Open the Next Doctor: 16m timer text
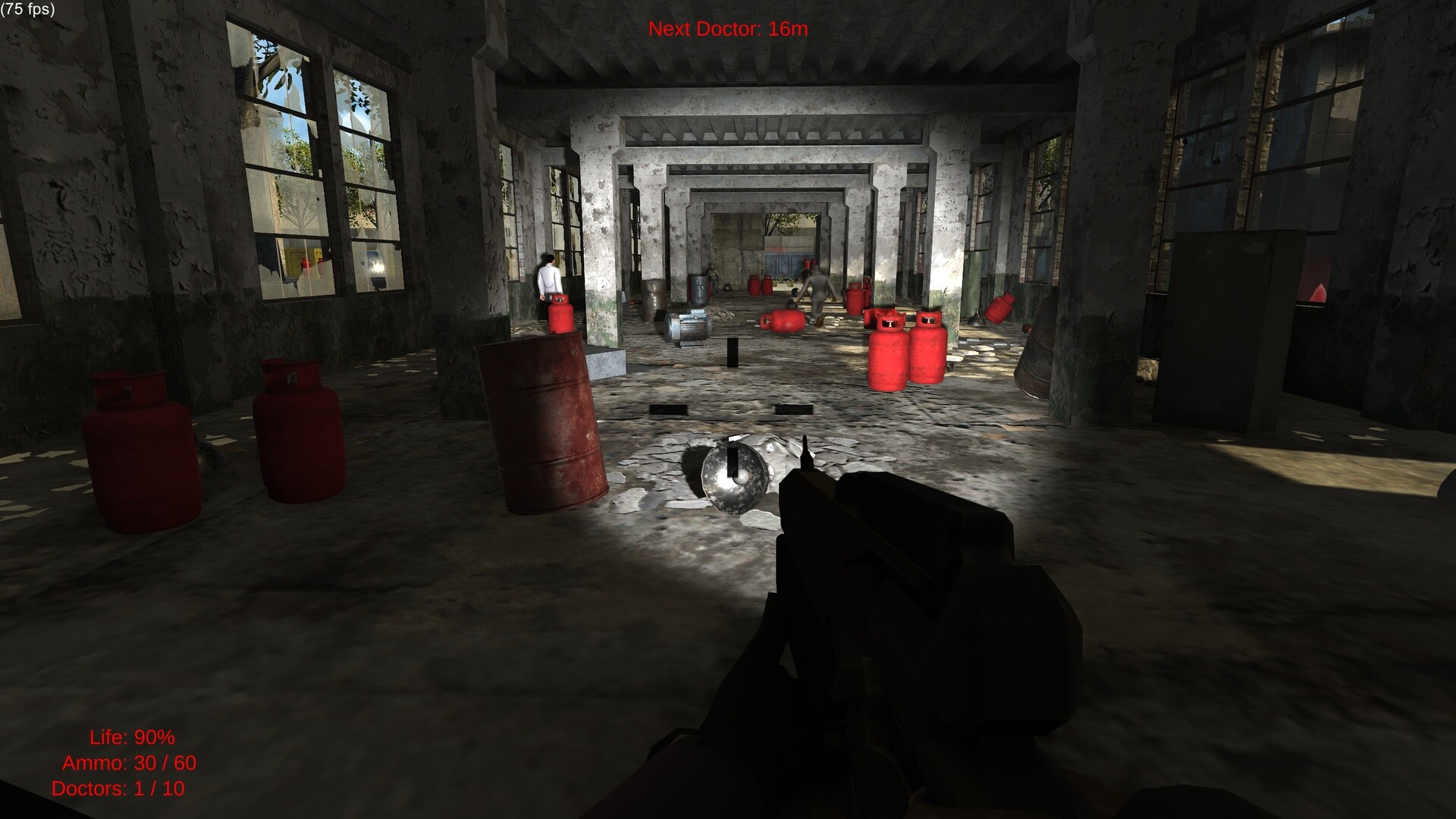Image resolution: width=1456 pixels, height=819 pixels. point(727,30)
